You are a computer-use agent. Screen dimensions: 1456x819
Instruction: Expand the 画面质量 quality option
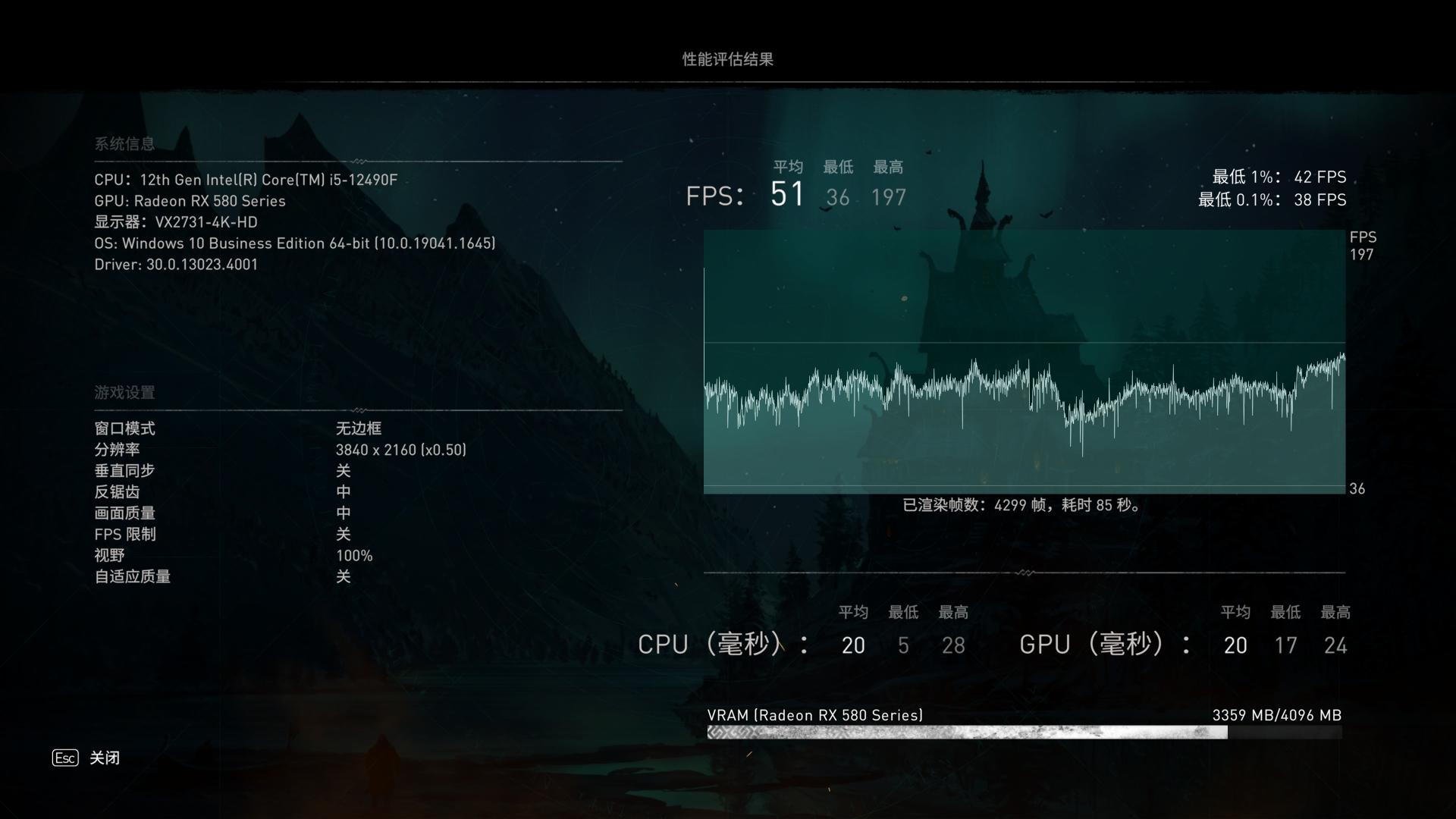(344, 513)
